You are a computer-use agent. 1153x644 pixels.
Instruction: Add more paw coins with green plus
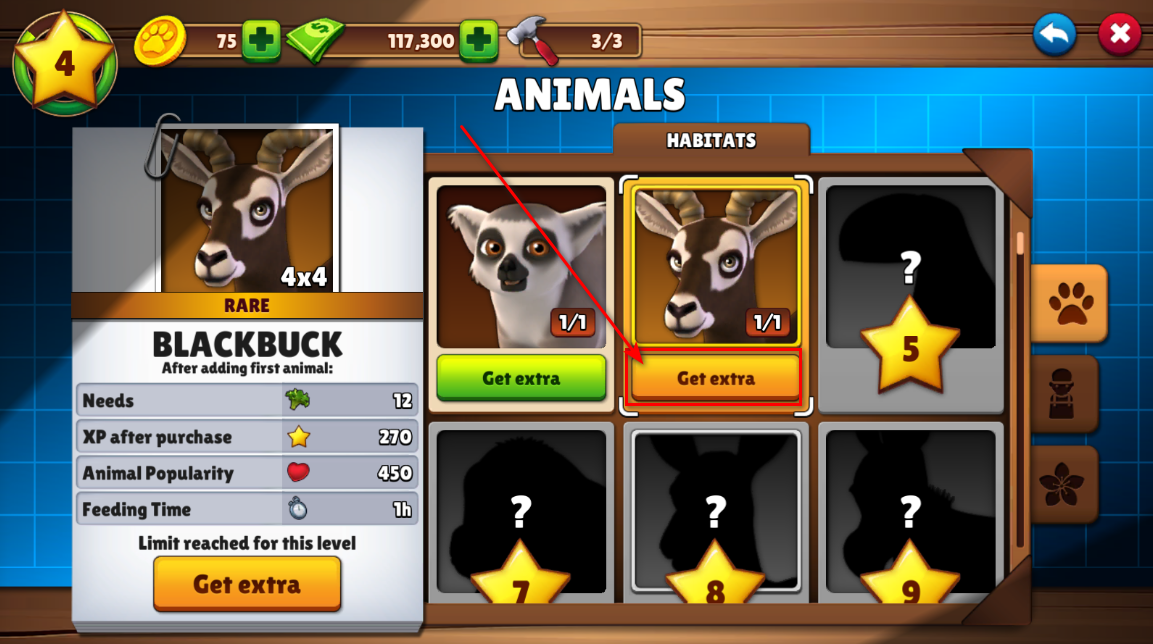(x=261, y=41)
